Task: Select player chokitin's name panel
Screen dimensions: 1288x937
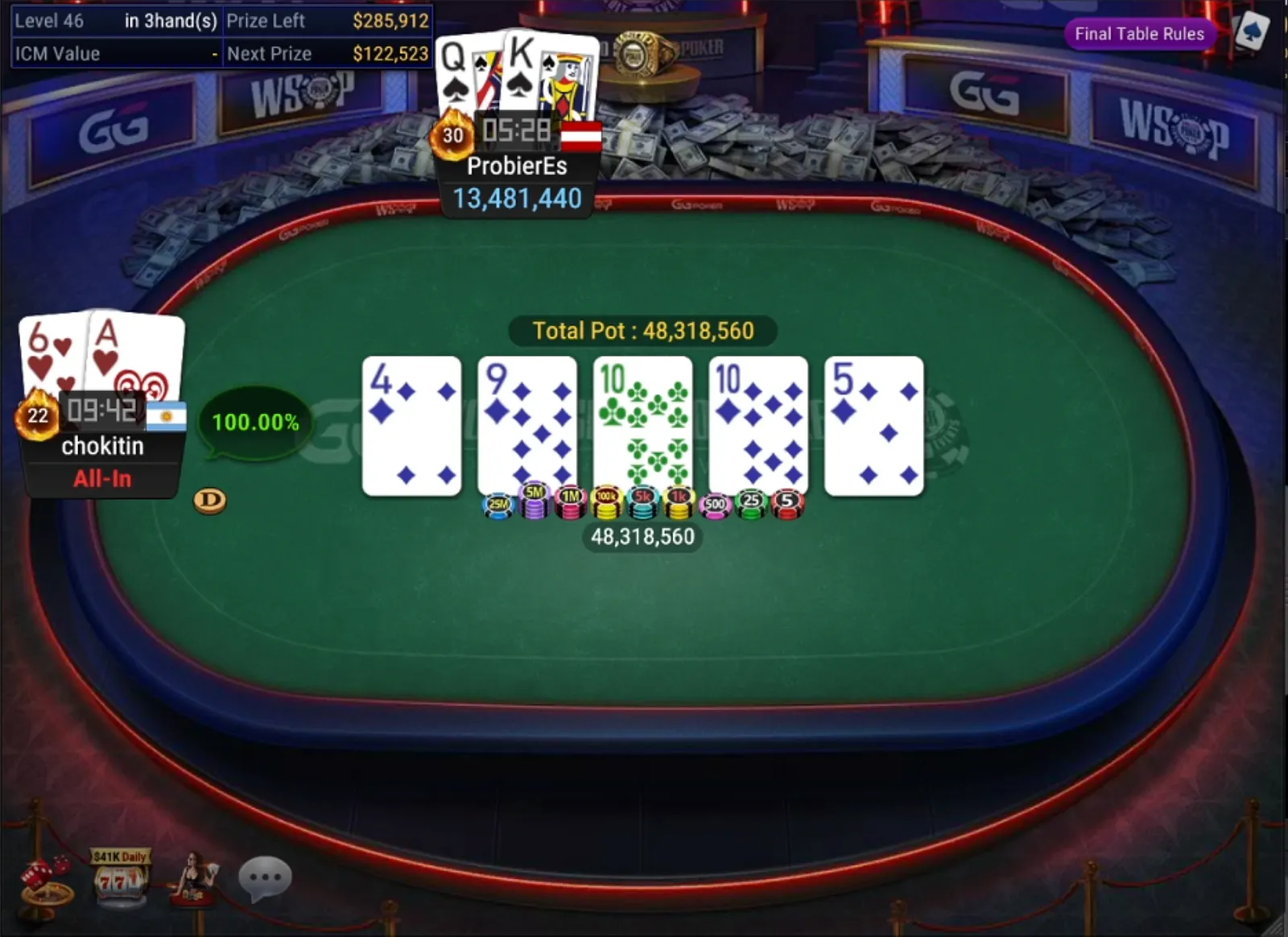Action: click(x=102, y=446)
